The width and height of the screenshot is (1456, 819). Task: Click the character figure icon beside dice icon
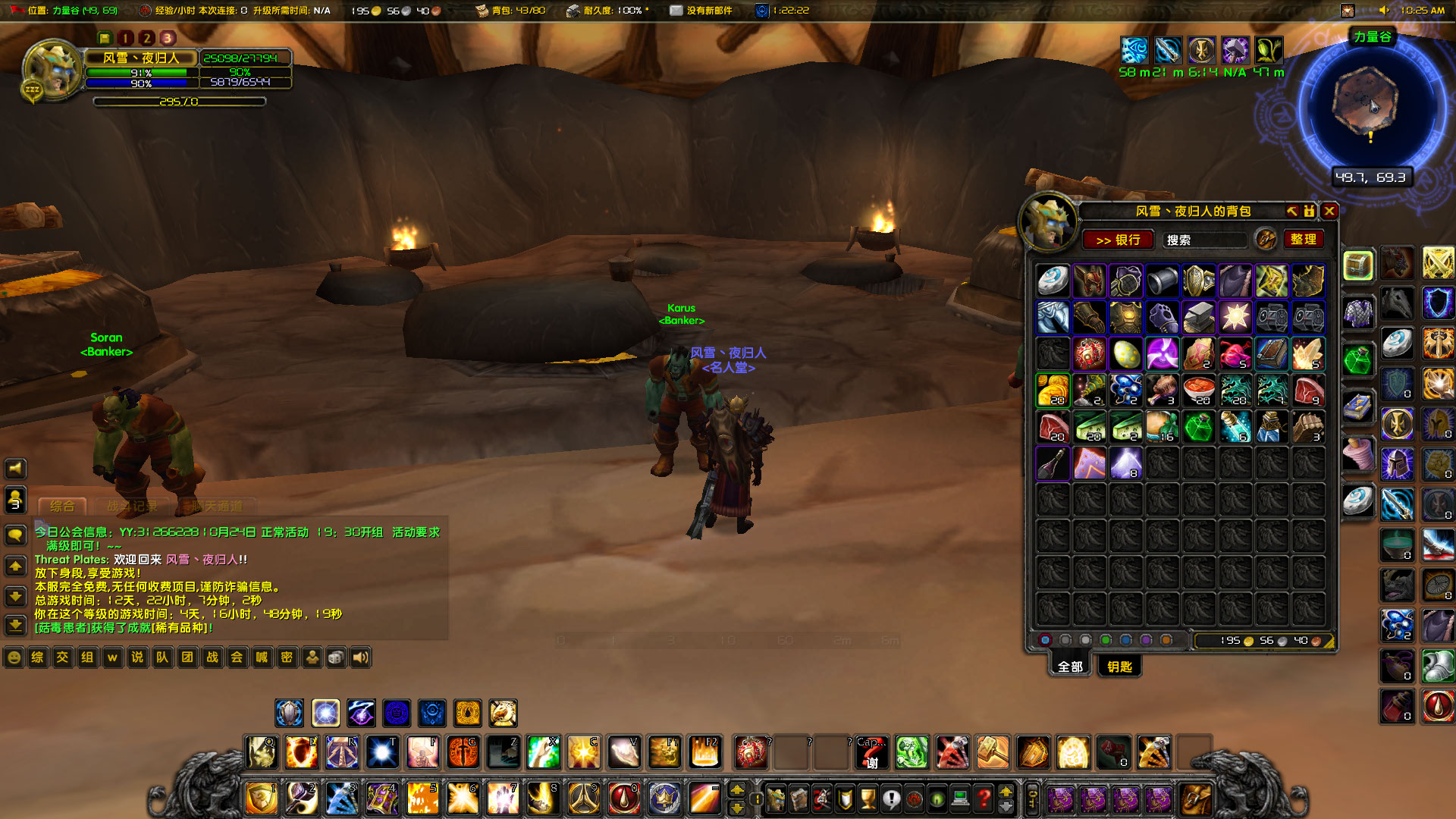coord(312,657)
